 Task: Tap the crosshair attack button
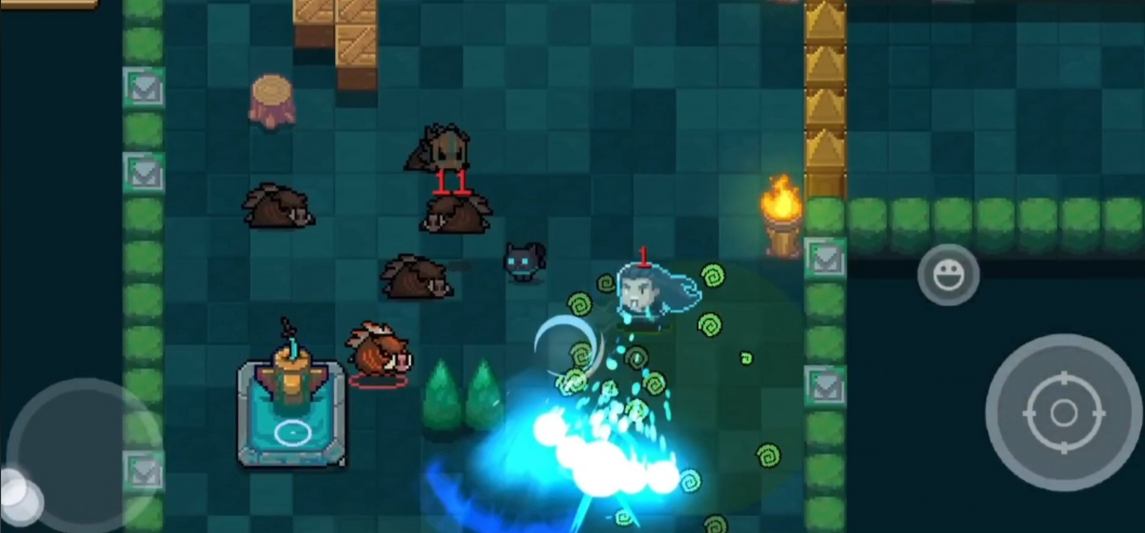(x=1063, y=412)
